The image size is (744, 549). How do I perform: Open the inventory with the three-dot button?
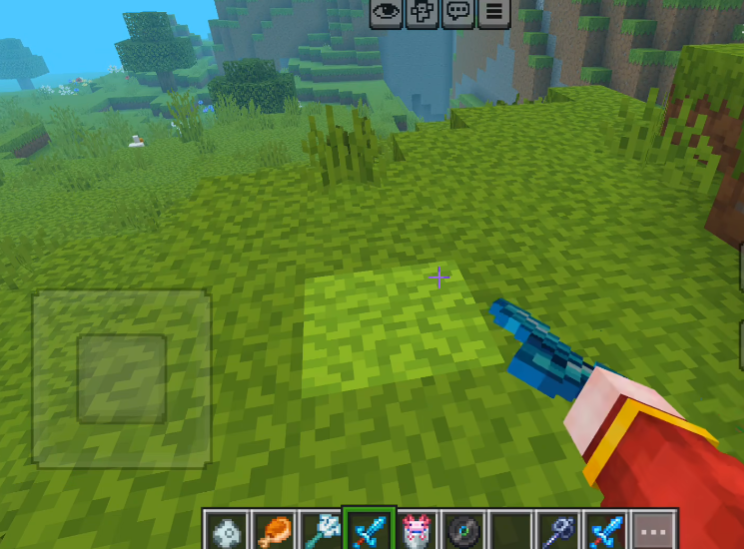point(655,529)
